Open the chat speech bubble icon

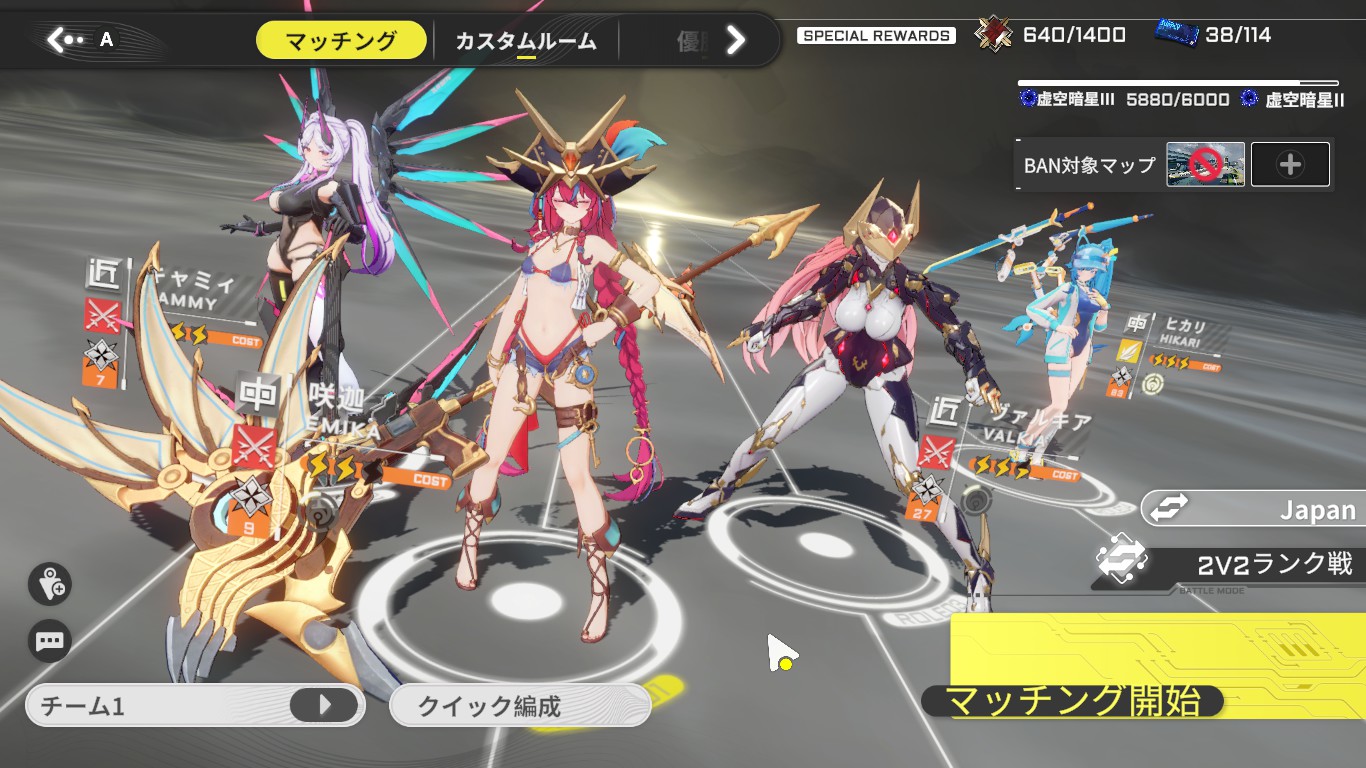49,641
